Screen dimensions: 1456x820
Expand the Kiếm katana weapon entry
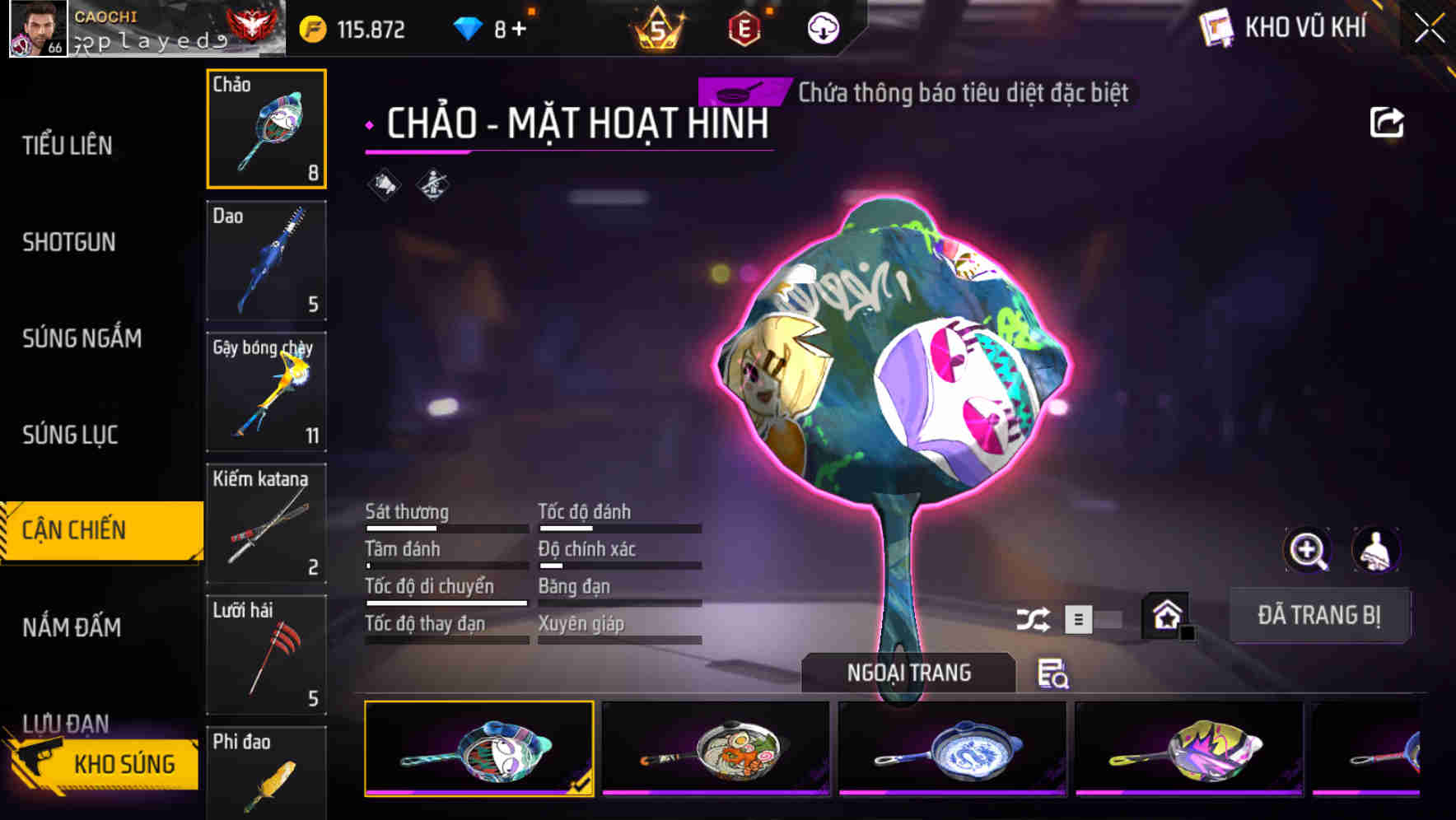pyautogui.click(x=266, y=521)
